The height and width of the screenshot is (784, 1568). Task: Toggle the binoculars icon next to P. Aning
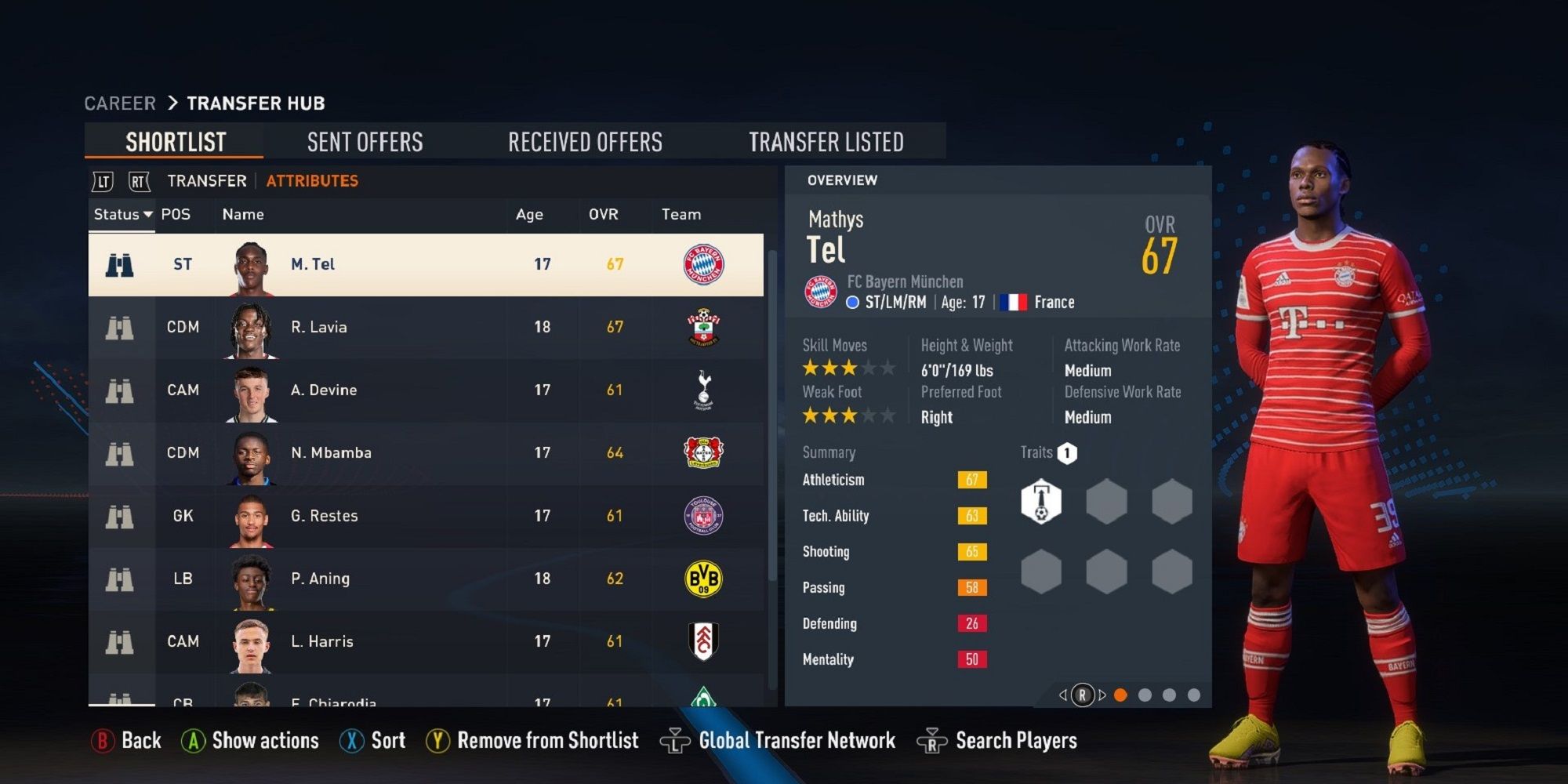[x=122, y=579]
